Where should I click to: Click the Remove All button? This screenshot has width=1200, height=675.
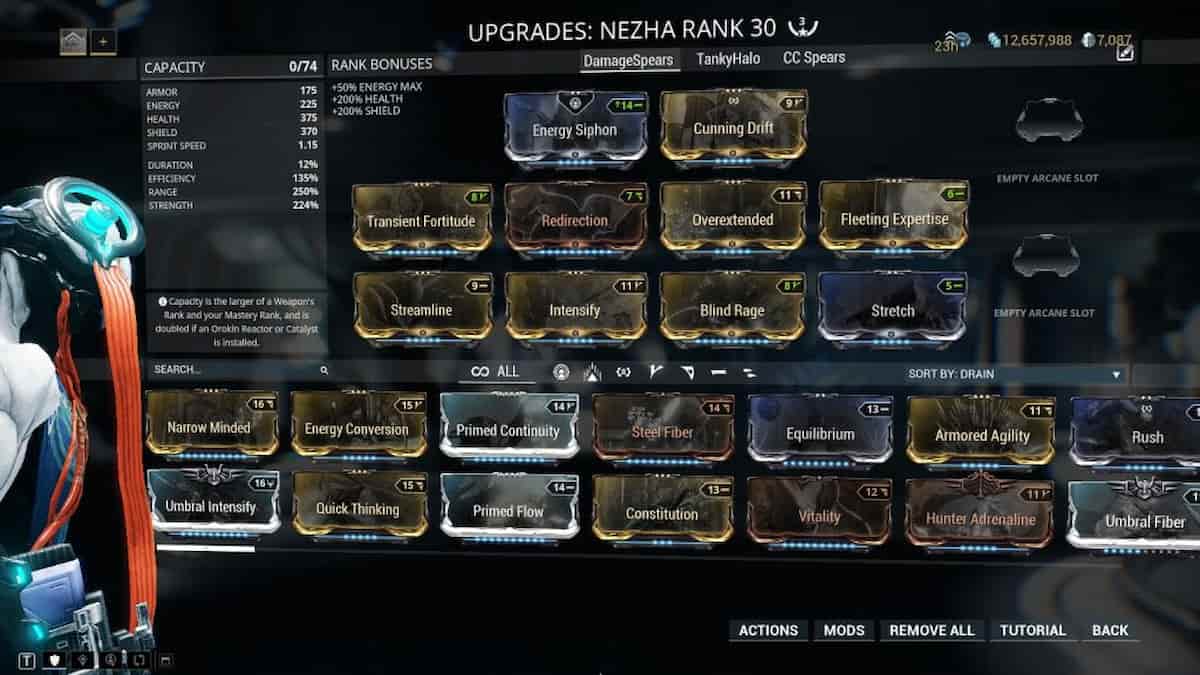point(931,630)
